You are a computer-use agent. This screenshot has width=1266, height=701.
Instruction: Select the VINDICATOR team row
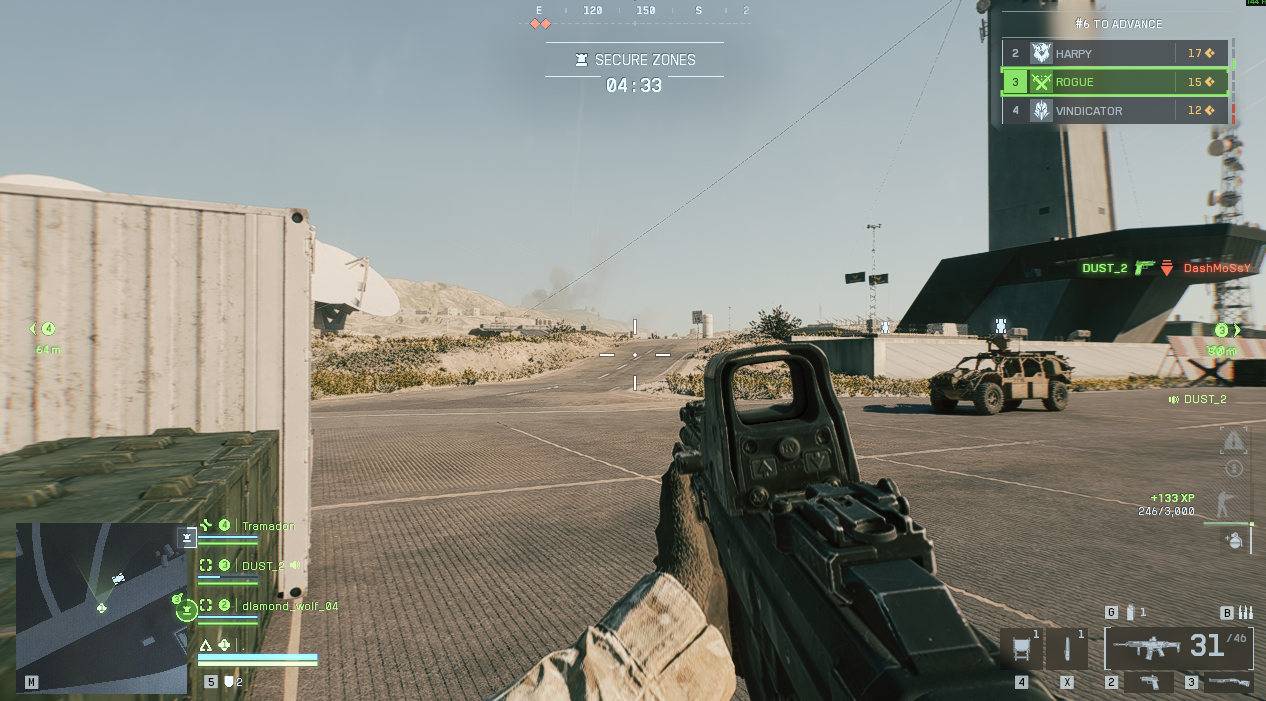[1115, 111]
